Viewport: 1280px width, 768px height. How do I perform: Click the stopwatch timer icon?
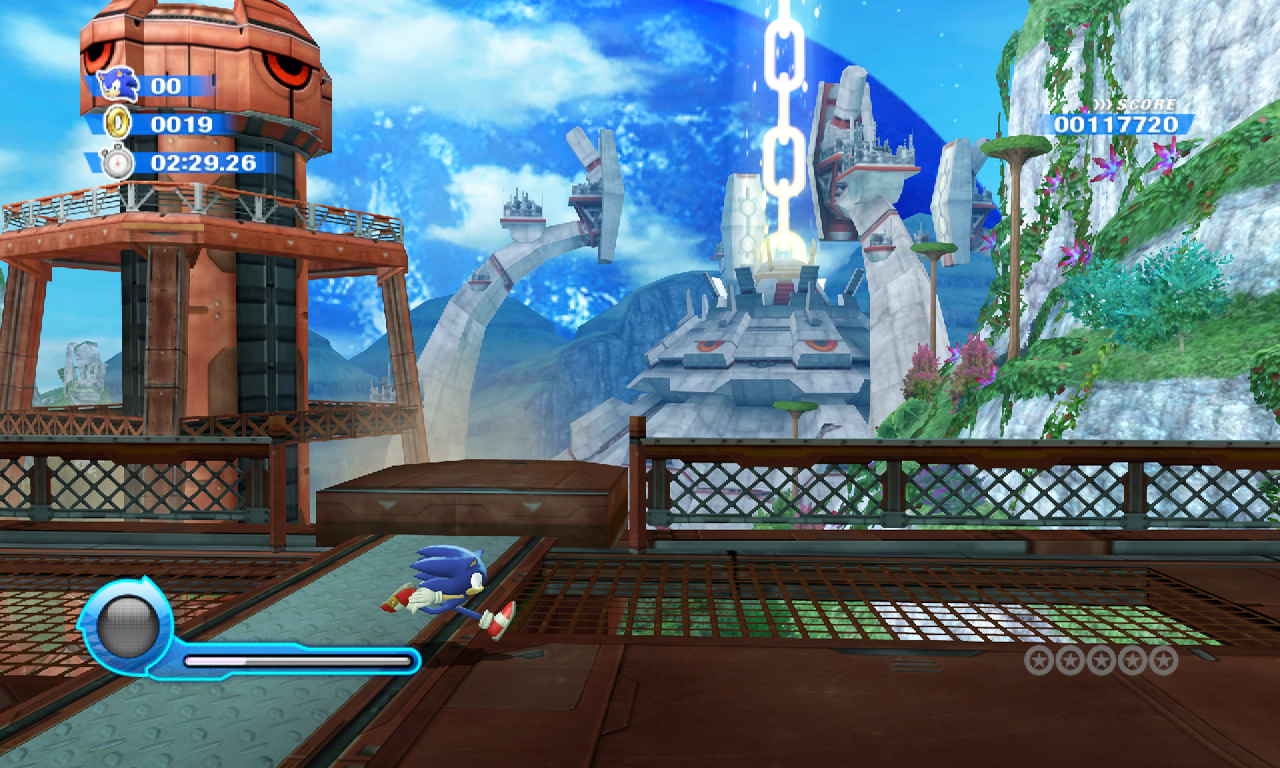pos(117,162)
